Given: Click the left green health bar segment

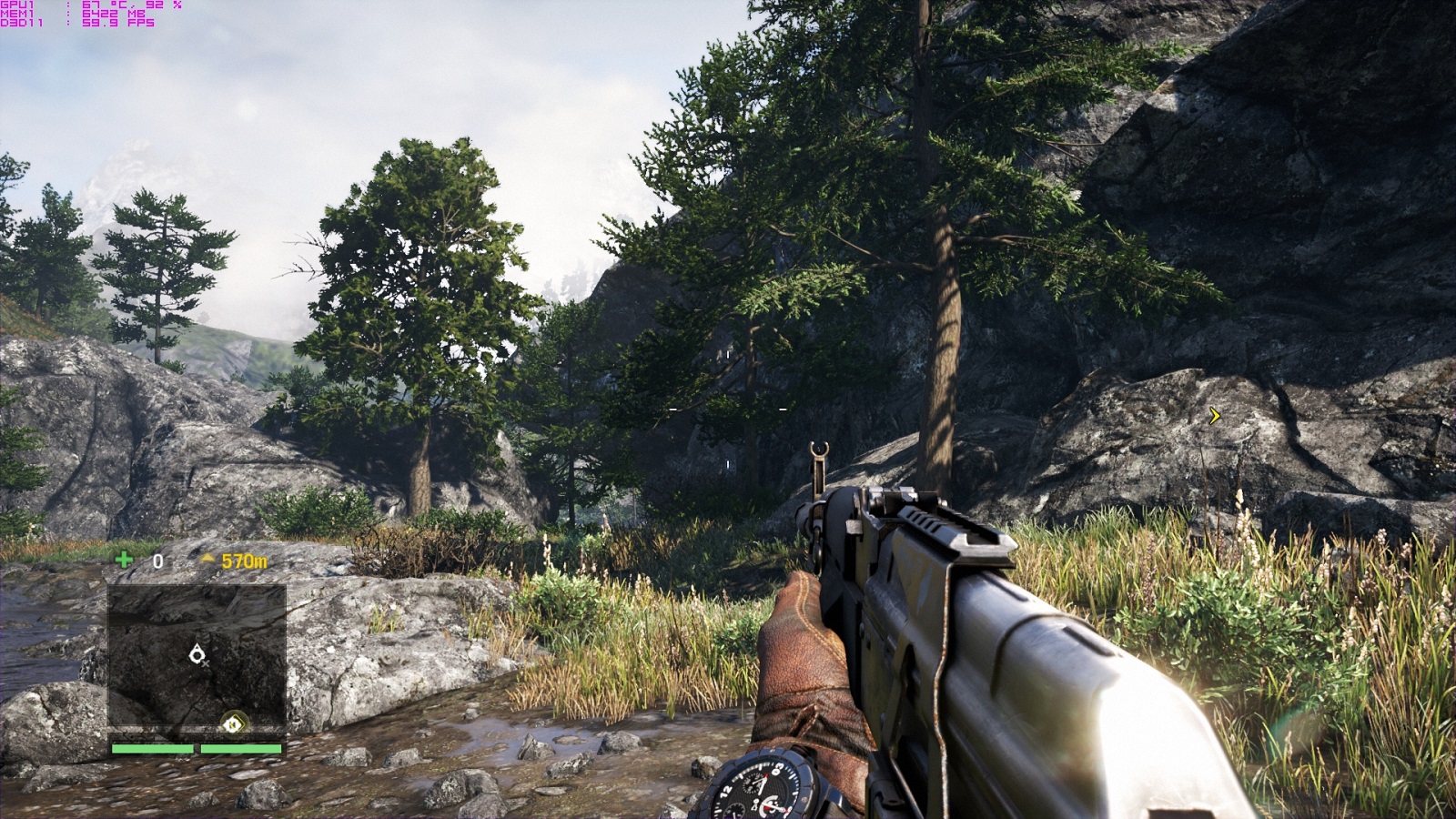Looking at the screenshot, I should click(153, 749).
